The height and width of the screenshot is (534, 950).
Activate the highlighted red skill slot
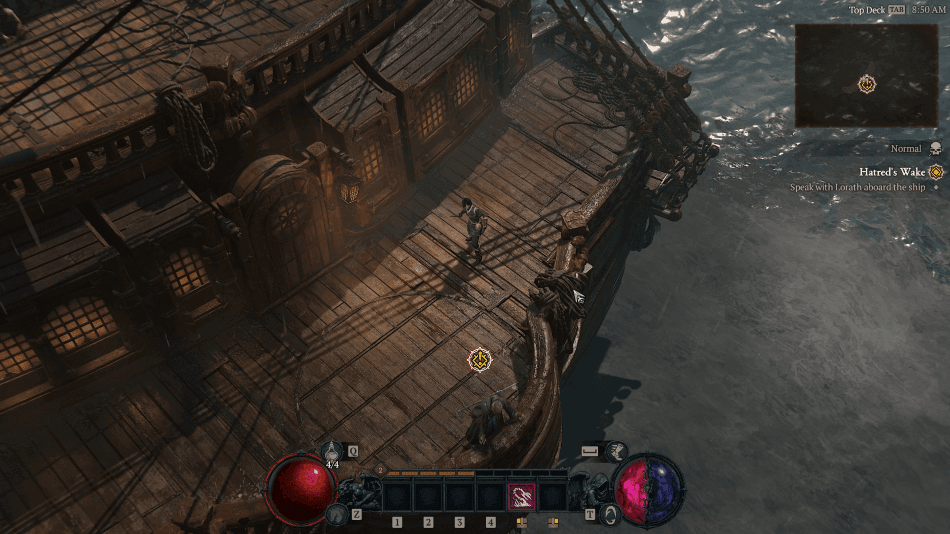[x=522, y=497]
